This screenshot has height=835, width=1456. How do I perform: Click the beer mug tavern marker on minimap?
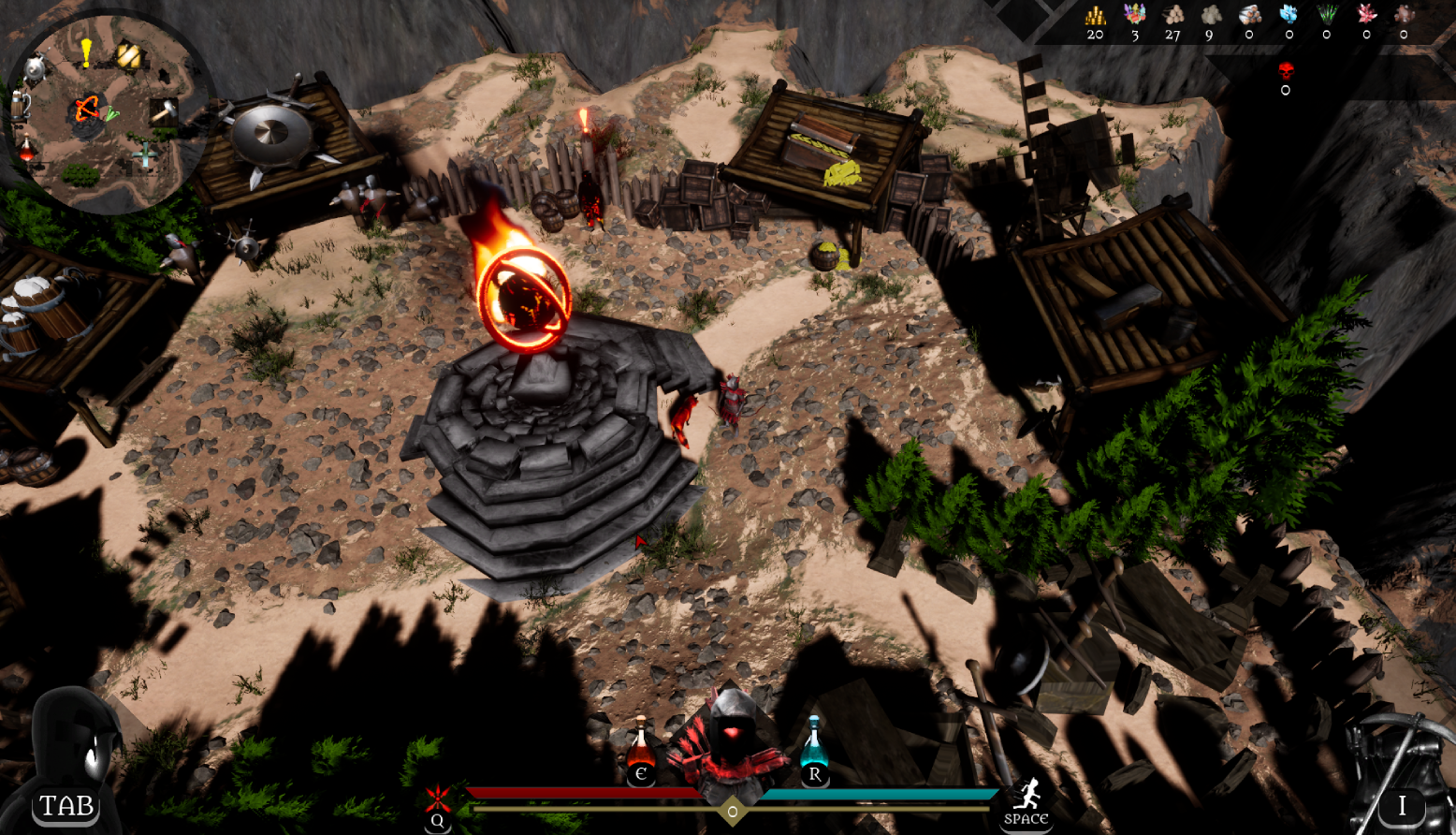[x=20, y=105]
